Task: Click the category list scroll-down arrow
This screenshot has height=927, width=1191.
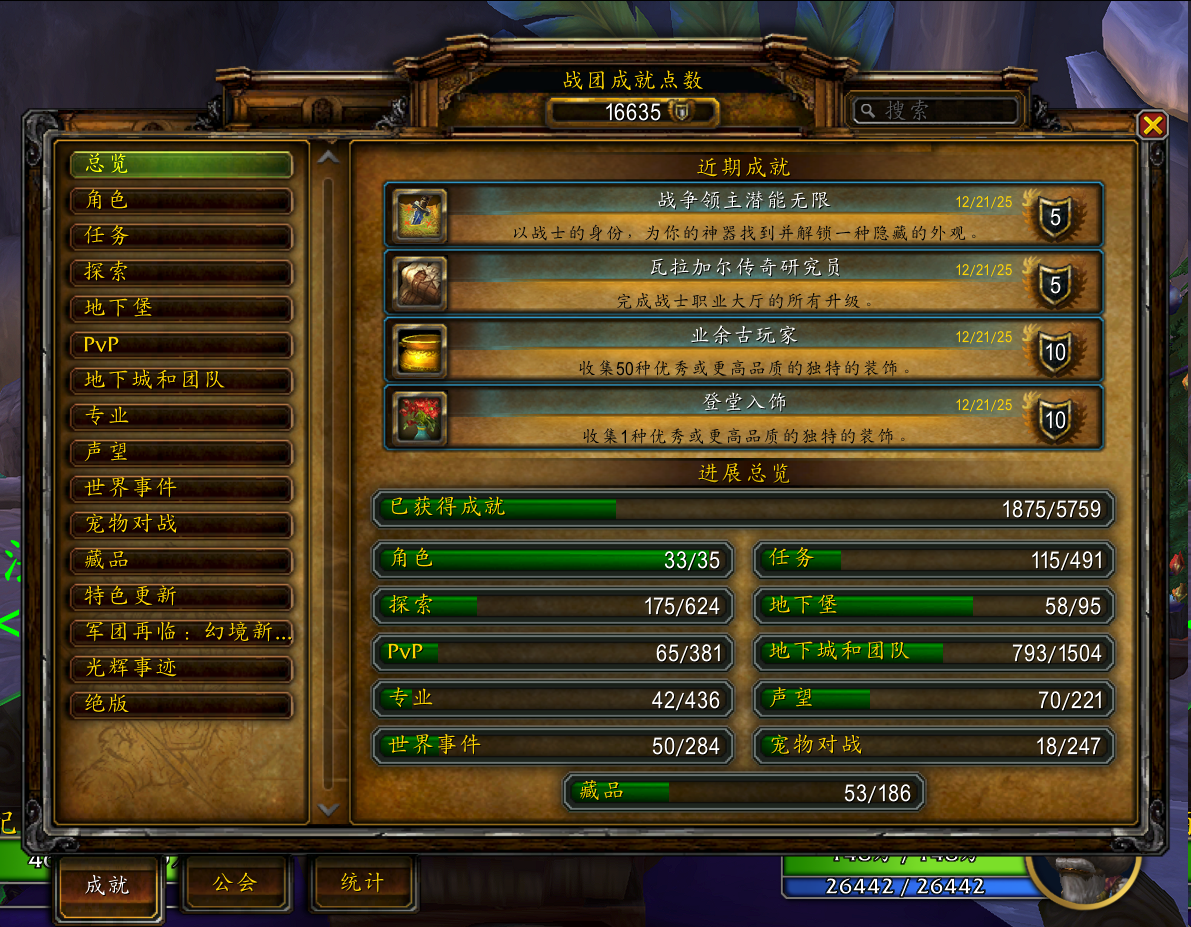Action: (x=328, y=809)
